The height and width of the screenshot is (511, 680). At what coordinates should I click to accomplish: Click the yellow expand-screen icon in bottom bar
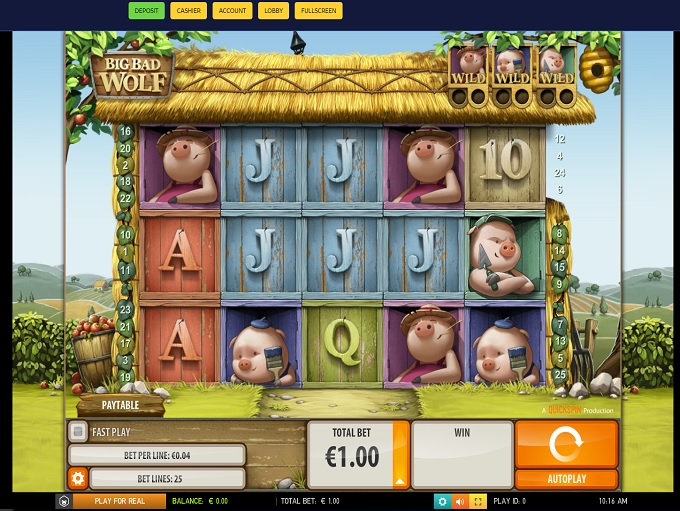pyautogui.click(x=478, y=501)
